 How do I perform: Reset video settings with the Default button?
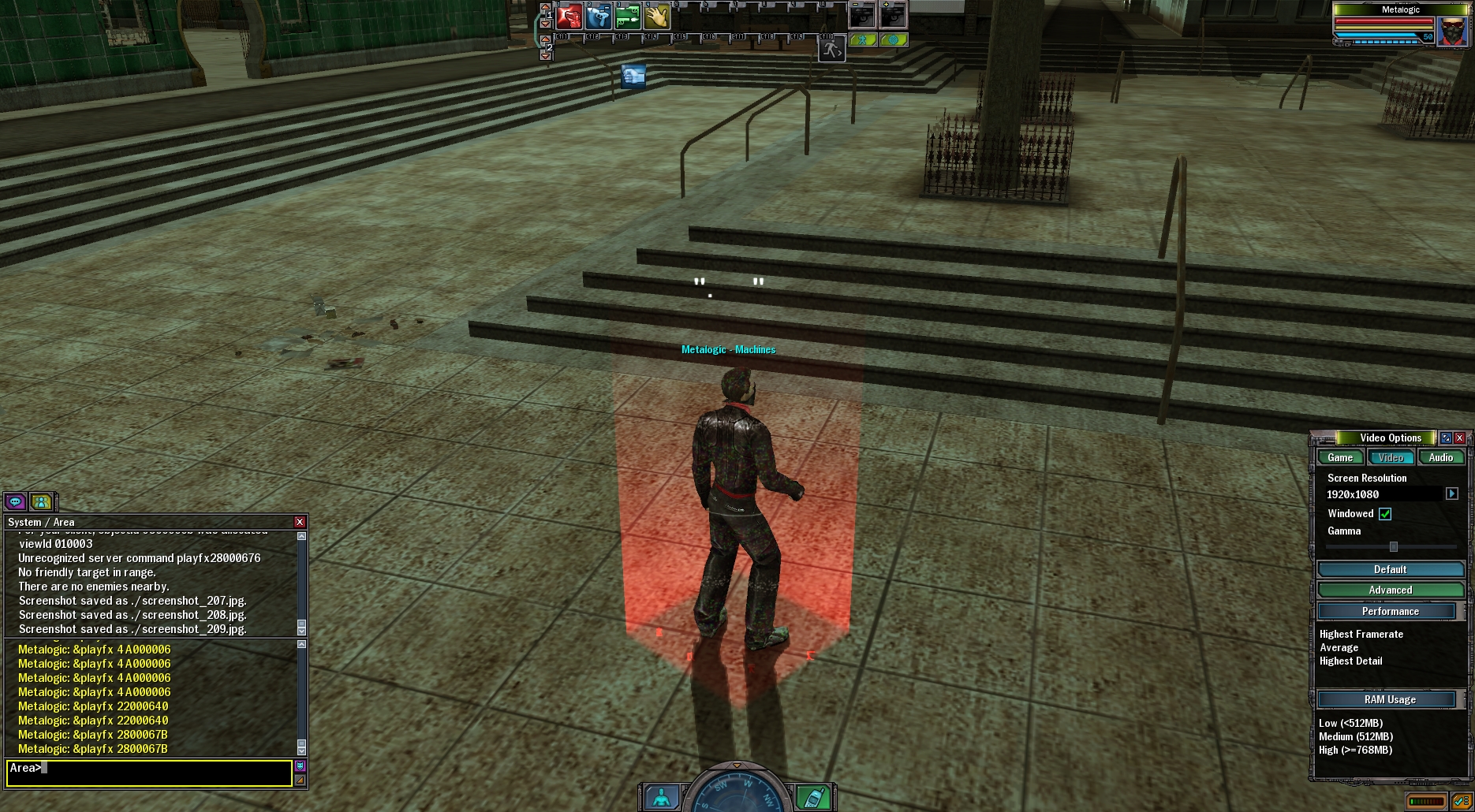coord(1390,570)
